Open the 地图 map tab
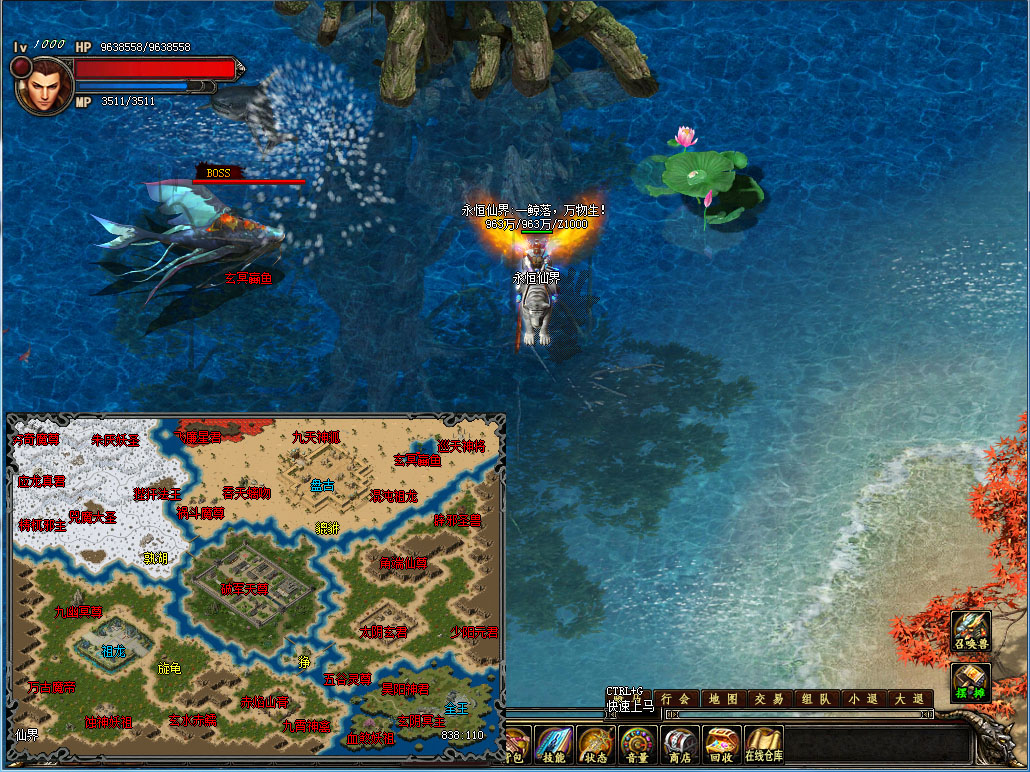This screenshot has width=1030, height=772. pos(723,699)
